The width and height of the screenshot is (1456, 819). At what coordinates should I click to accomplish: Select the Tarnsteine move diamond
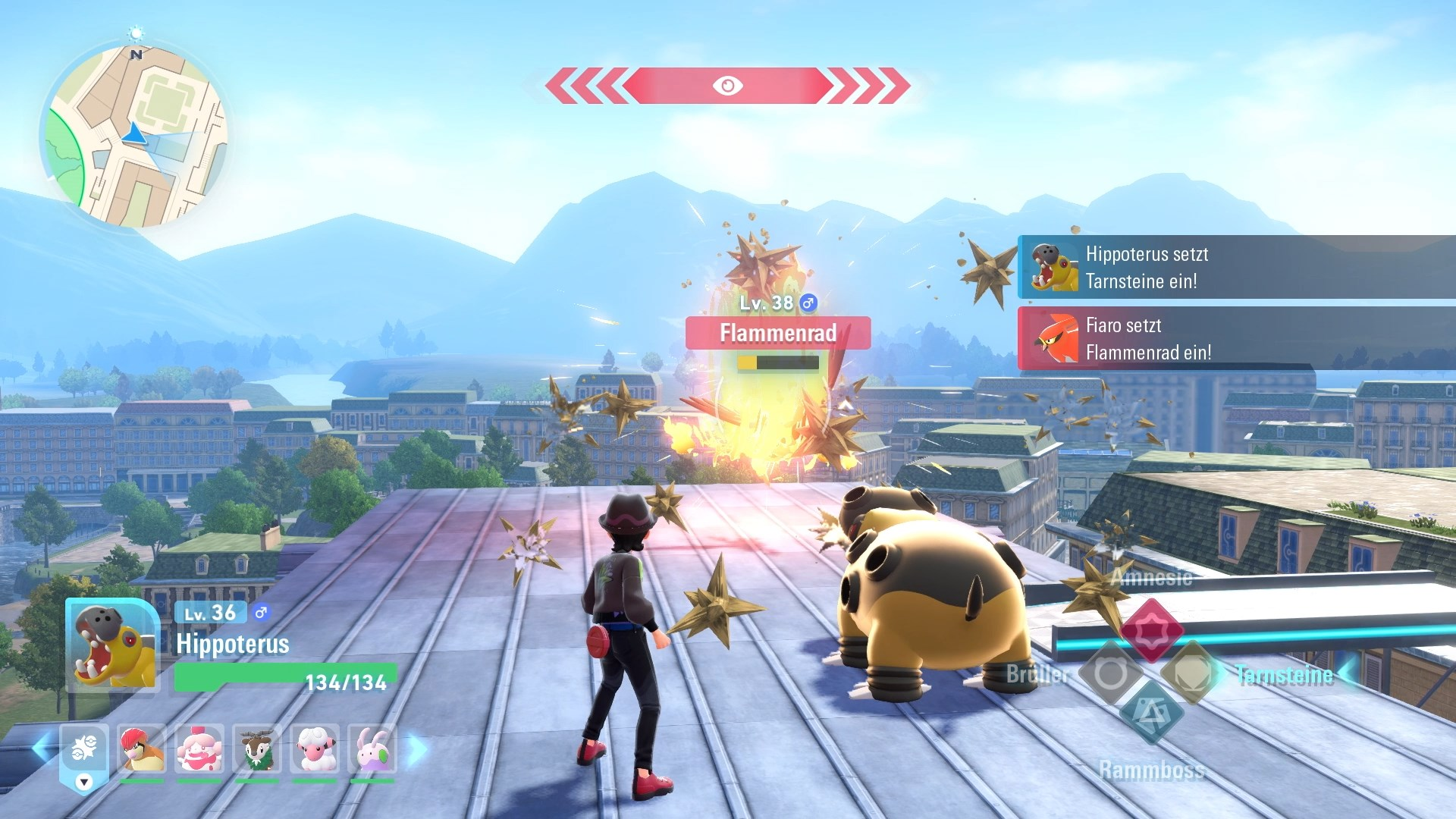1191,673
